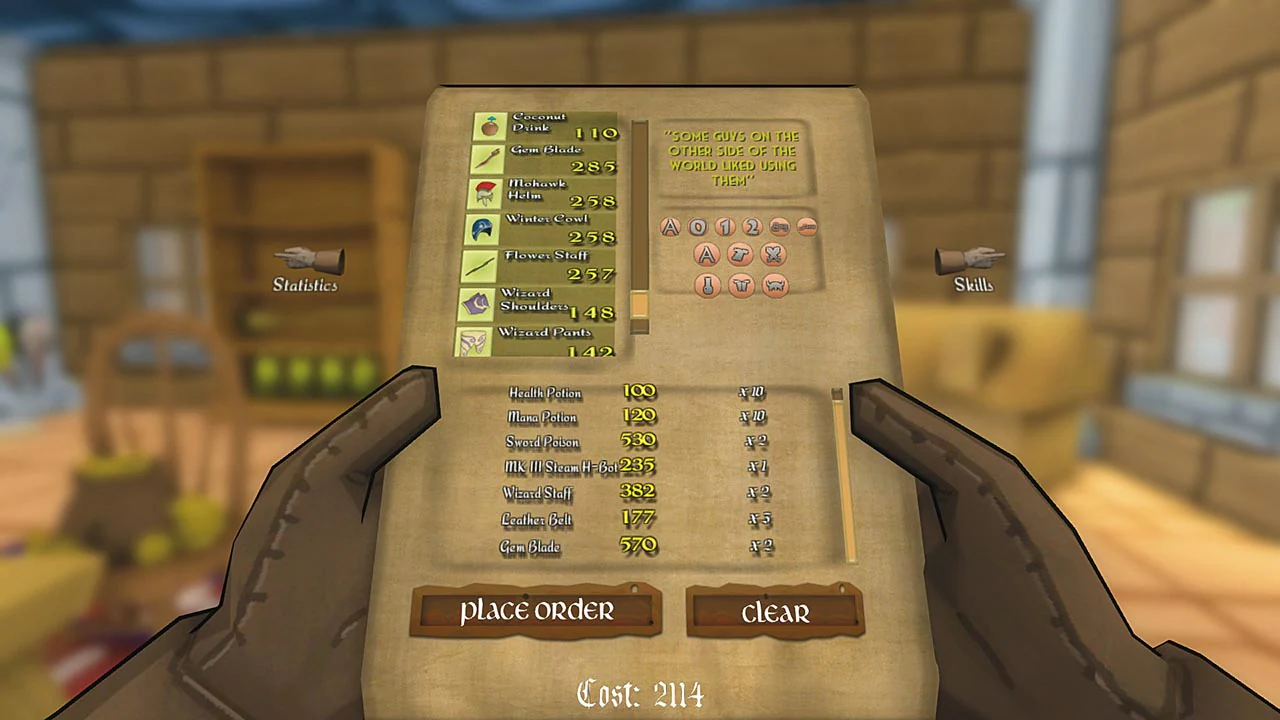Image resolution: width=1280 pixels, height=720 pixels.
Task: Filter potions with the flask icon
Action: 706,285
